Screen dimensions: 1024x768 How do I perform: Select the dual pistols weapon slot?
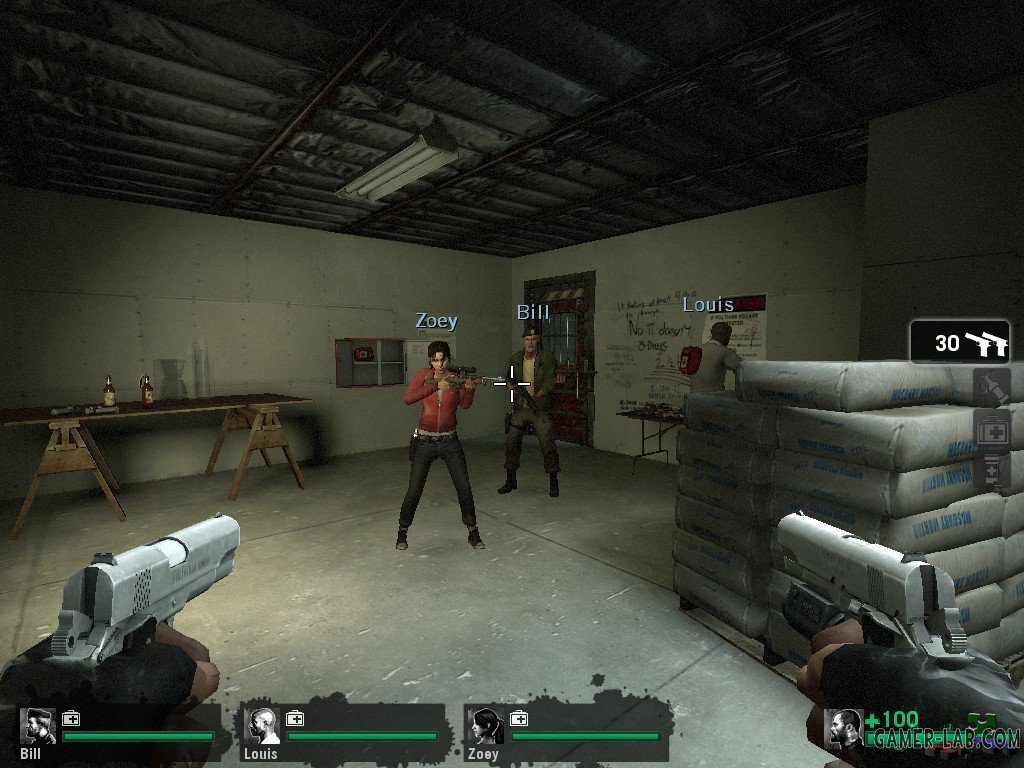(x=960, y=343)
